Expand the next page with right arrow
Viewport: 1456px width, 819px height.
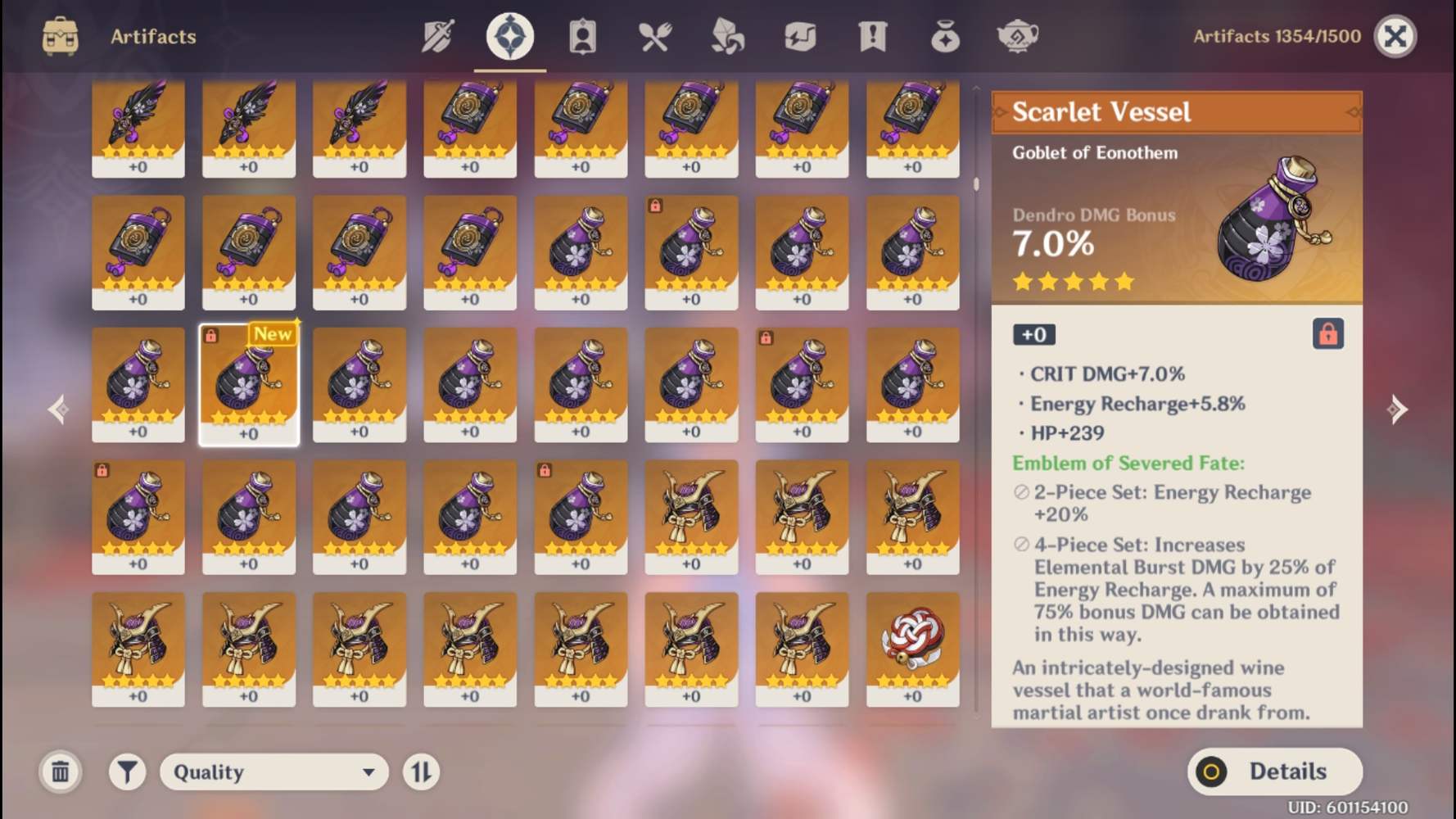1398,409
